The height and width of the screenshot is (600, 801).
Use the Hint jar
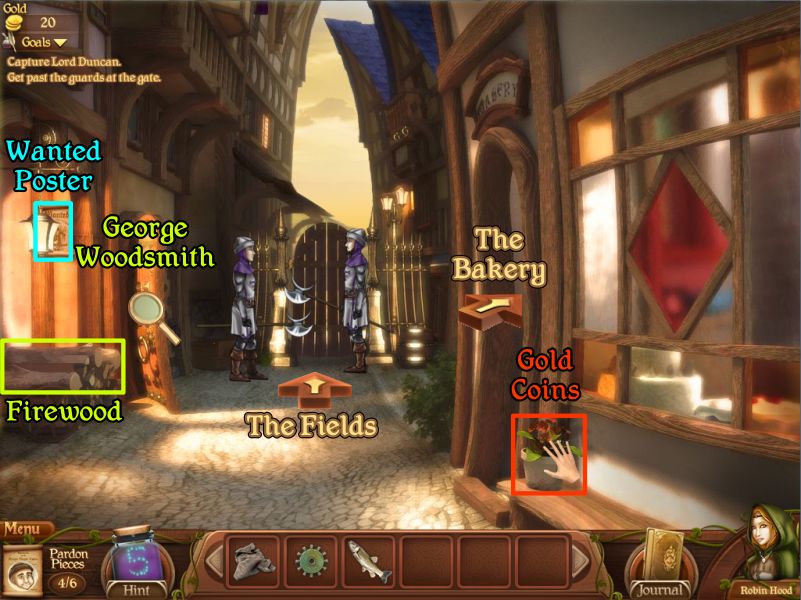click(x=135, y=563)
